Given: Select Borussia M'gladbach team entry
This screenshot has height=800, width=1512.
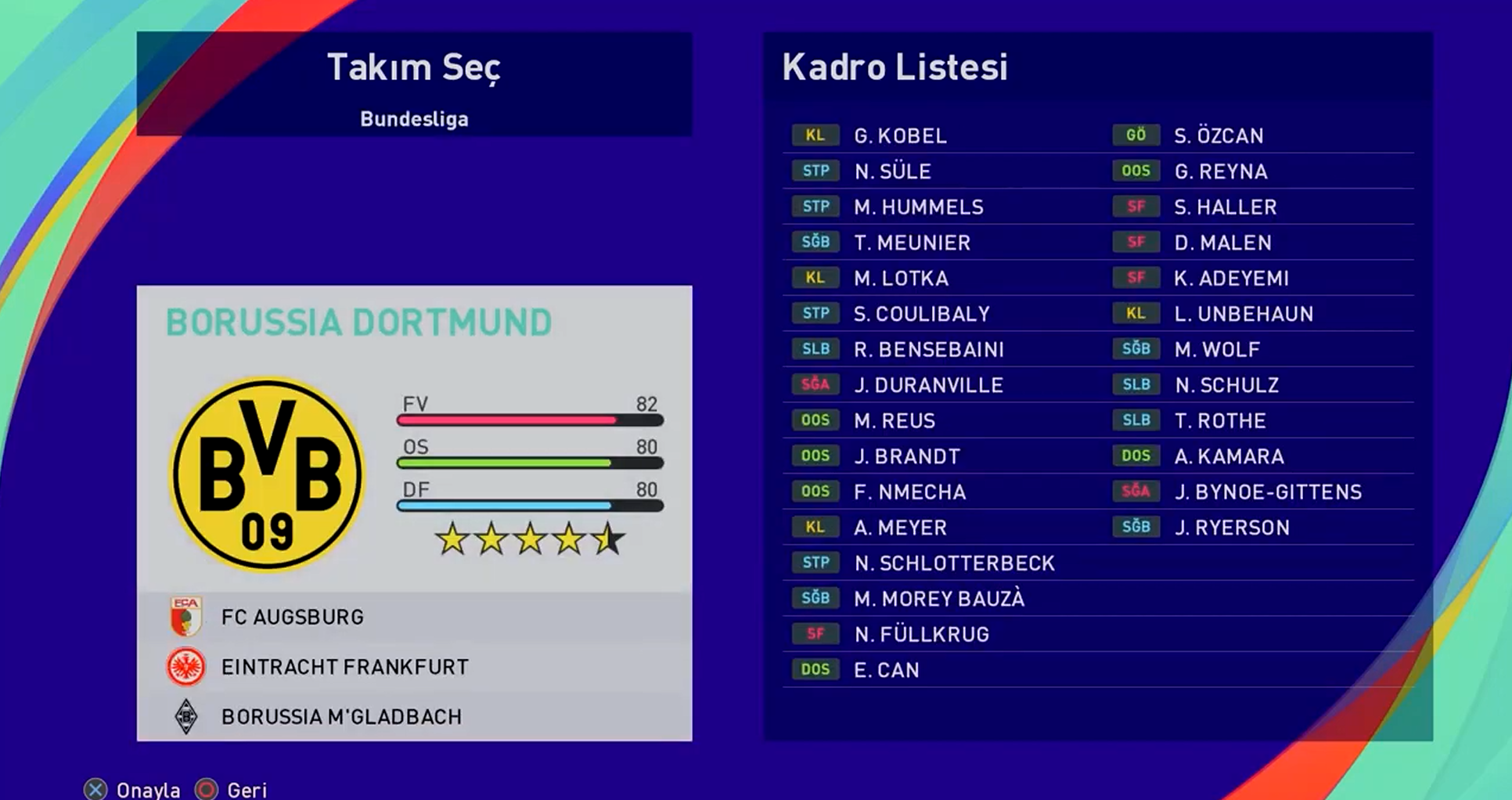Looking at the screenshot, I should point(341,717).
